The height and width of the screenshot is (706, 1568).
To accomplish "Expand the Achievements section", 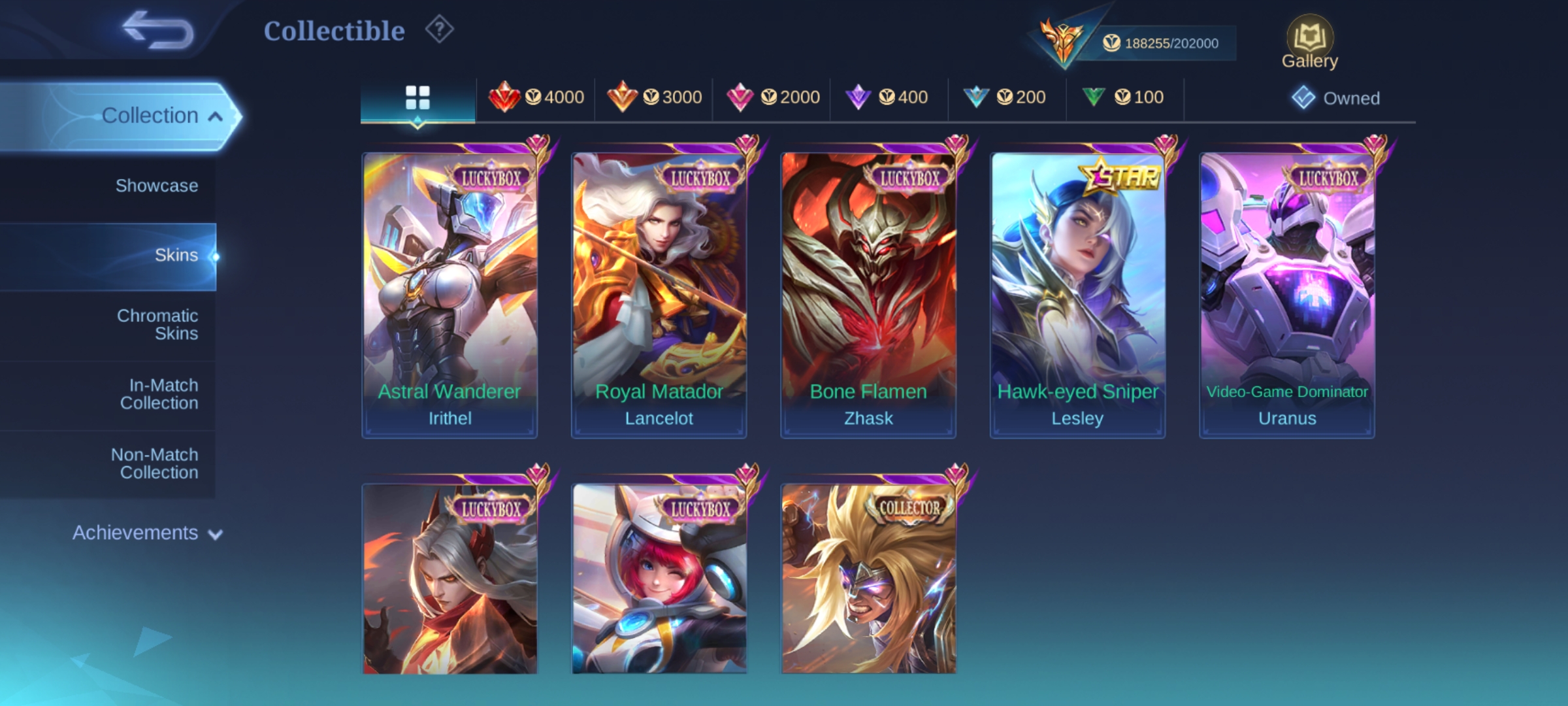I will pyautogui.click(x=146, y=533).
